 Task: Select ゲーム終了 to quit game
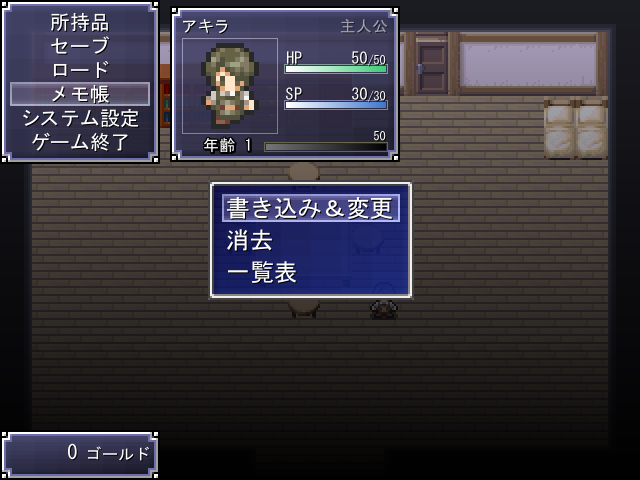pyautogui.click(x=80, y=142)
